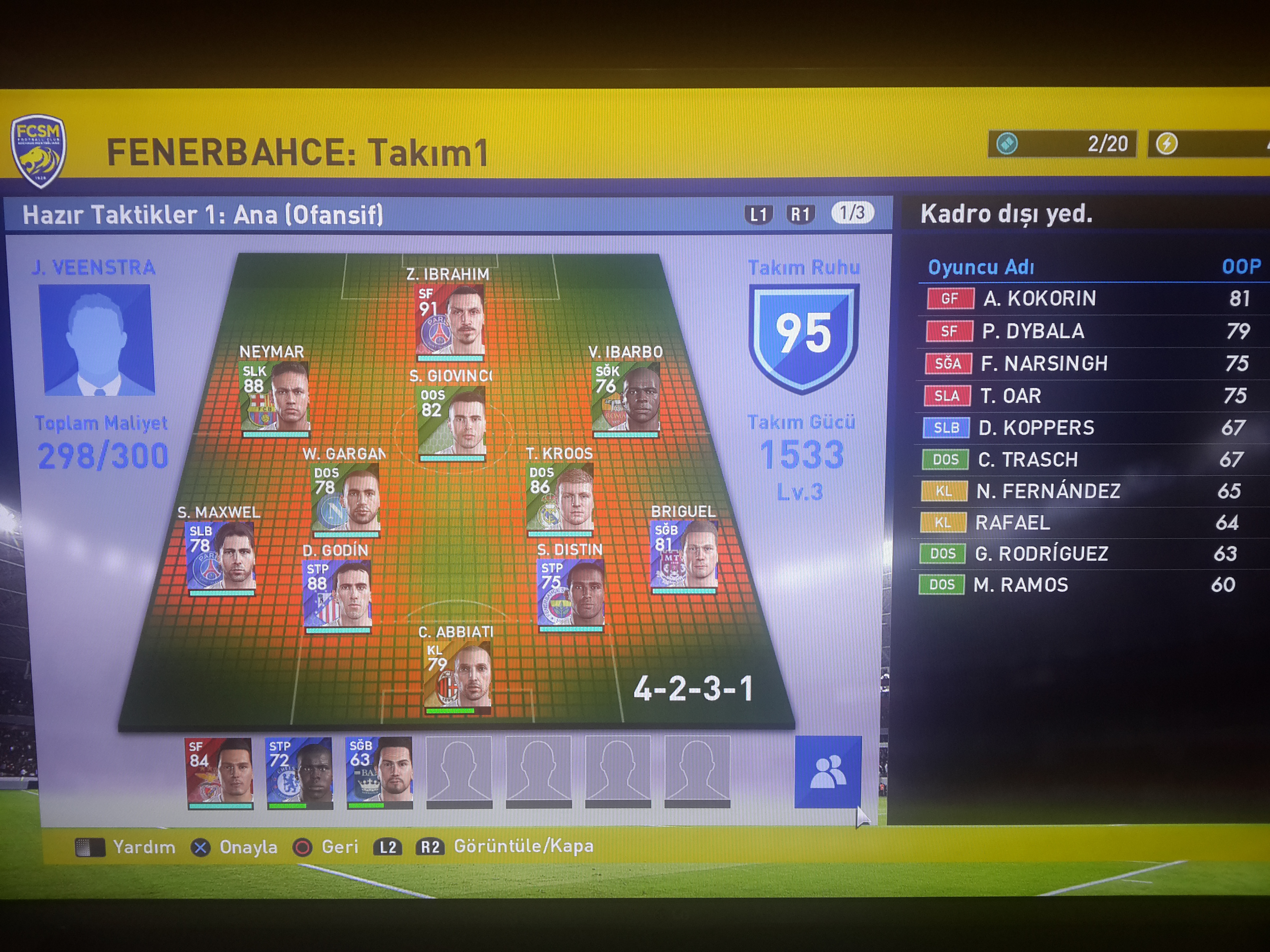This screenshot has height=952, width=1270.
Task: Pick the 84-rated SF substitute card
Action: click(220, 771)
